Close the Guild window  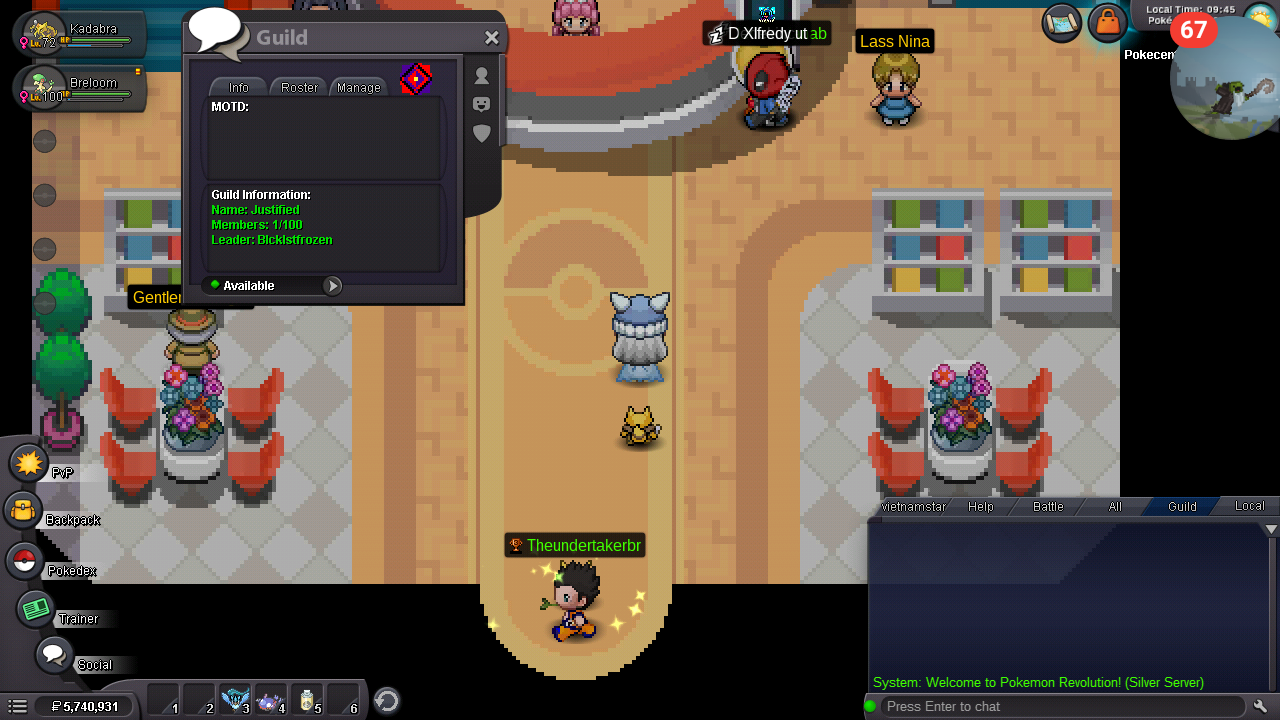[x=491, y=38]
